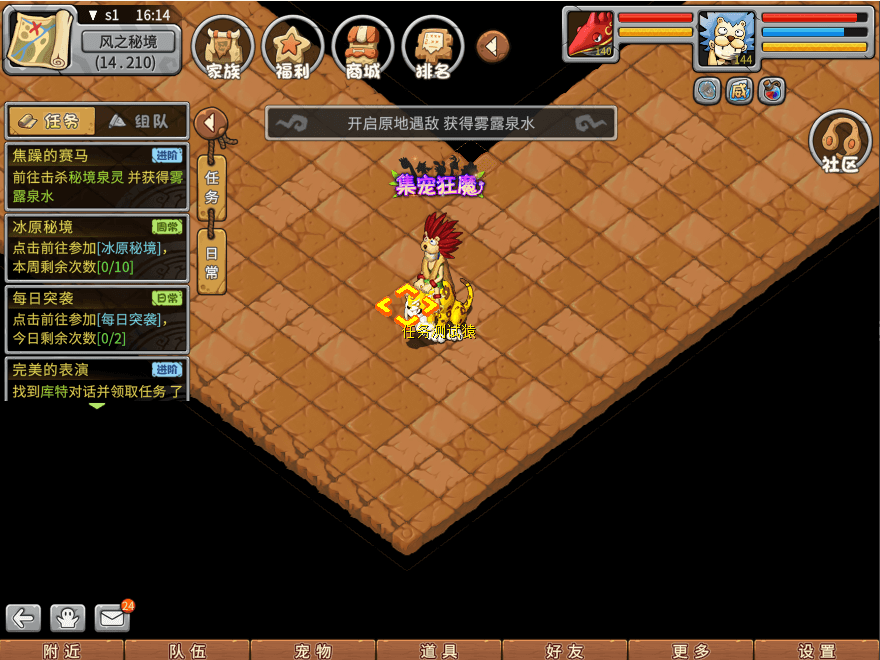
Task: Open the 设置 (Settings) menu
Action: point(817,650)
